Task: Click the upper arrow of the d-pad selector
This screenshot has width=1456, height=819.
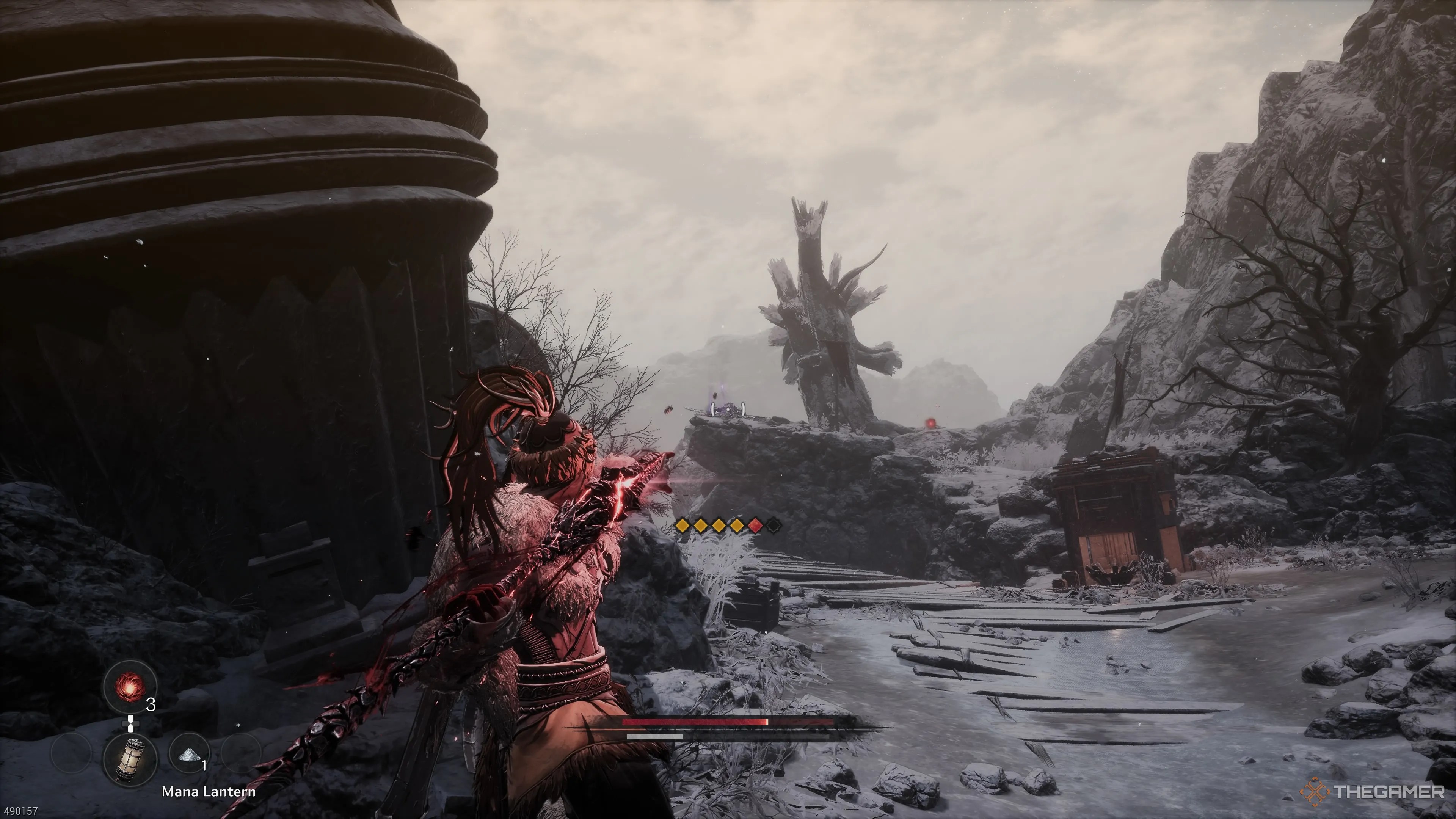Action: pyautogui.click(x=130, y=719)
